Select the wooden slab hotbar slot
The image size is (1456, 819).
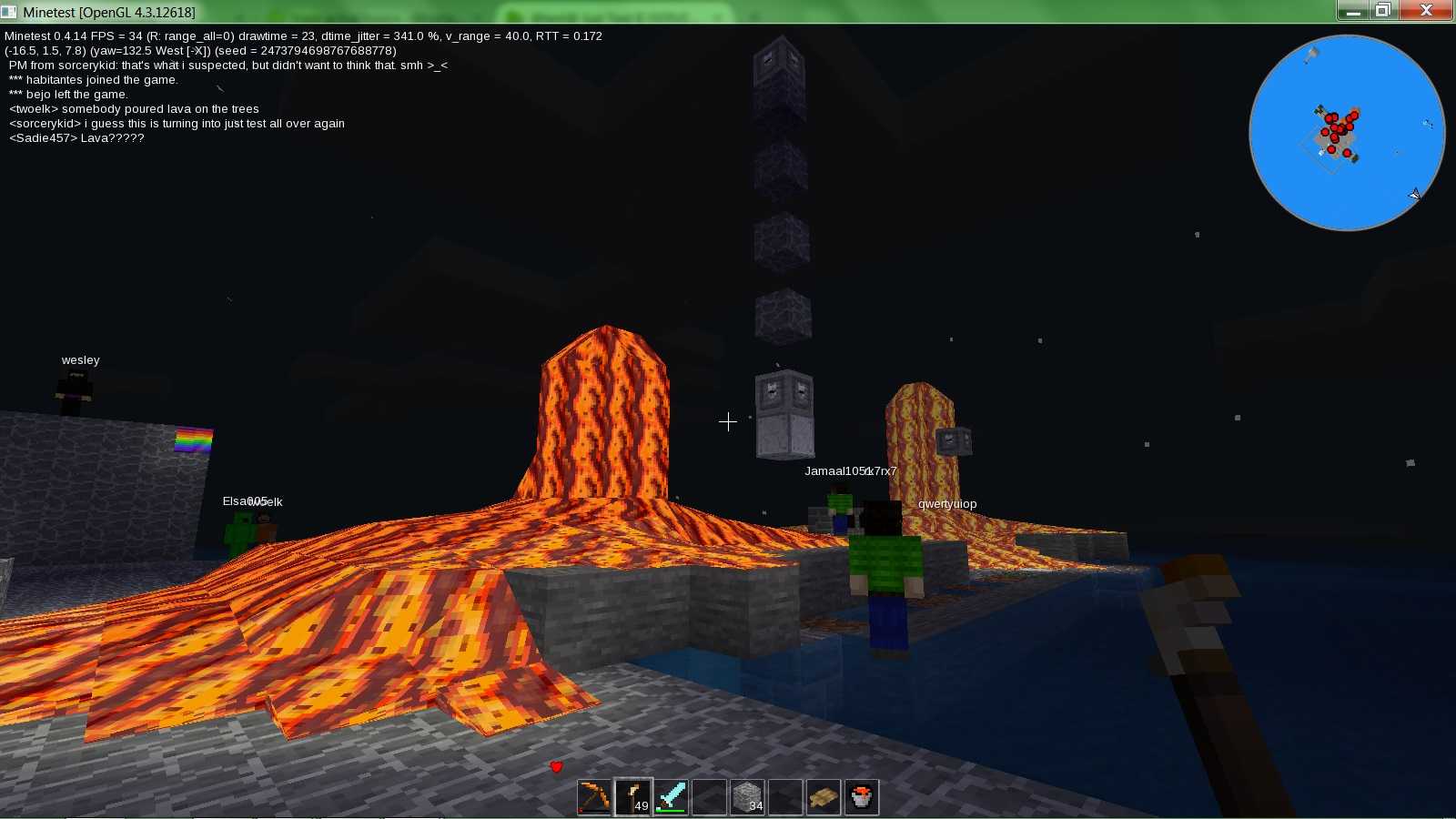coord(824,796)
